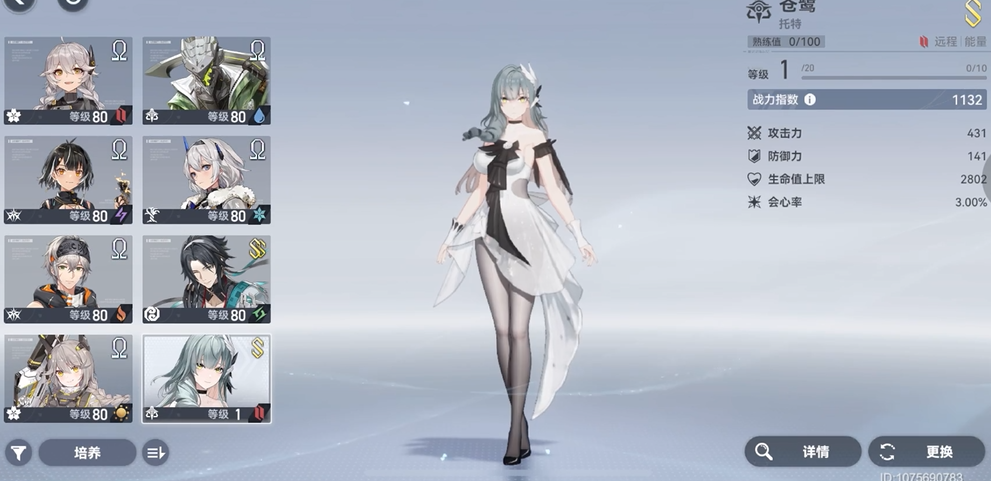Click the 更换 (Switch) button
The image size is (991, 481).
(926, 451)
